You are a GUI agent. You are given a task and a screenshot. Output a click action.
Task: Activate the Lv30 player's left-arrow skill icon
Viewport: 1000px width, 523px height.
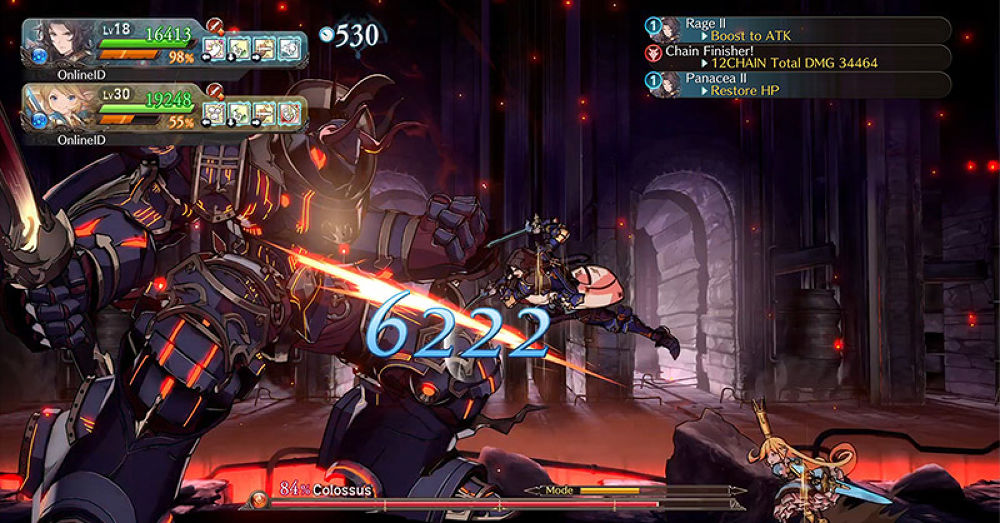pos(215,113)
